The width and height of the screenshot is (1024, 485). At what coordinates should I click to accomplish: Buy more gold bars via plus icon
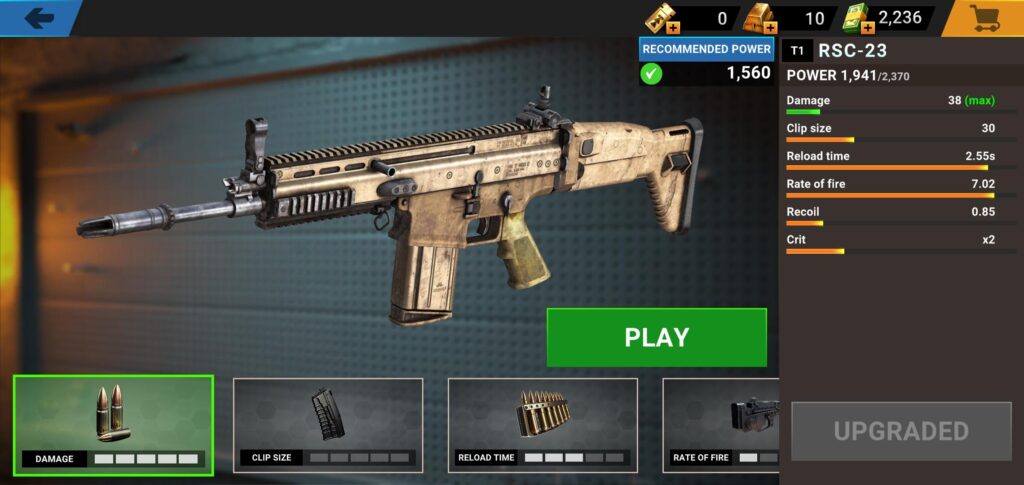(770, 27)
